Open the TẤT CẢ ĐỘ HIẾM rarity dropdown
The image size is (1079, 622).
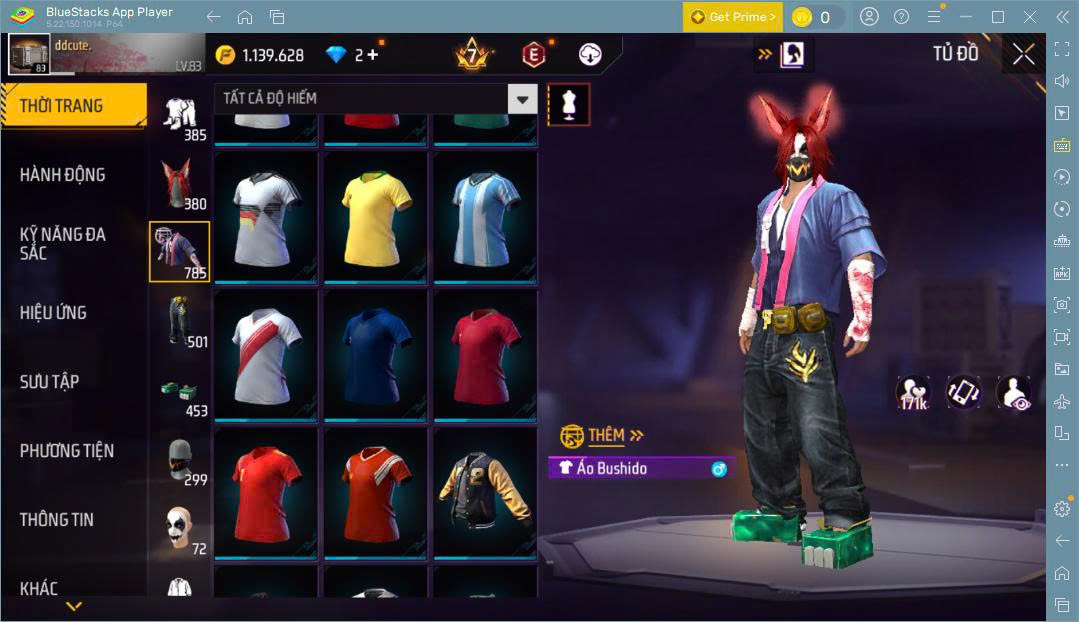375,98
